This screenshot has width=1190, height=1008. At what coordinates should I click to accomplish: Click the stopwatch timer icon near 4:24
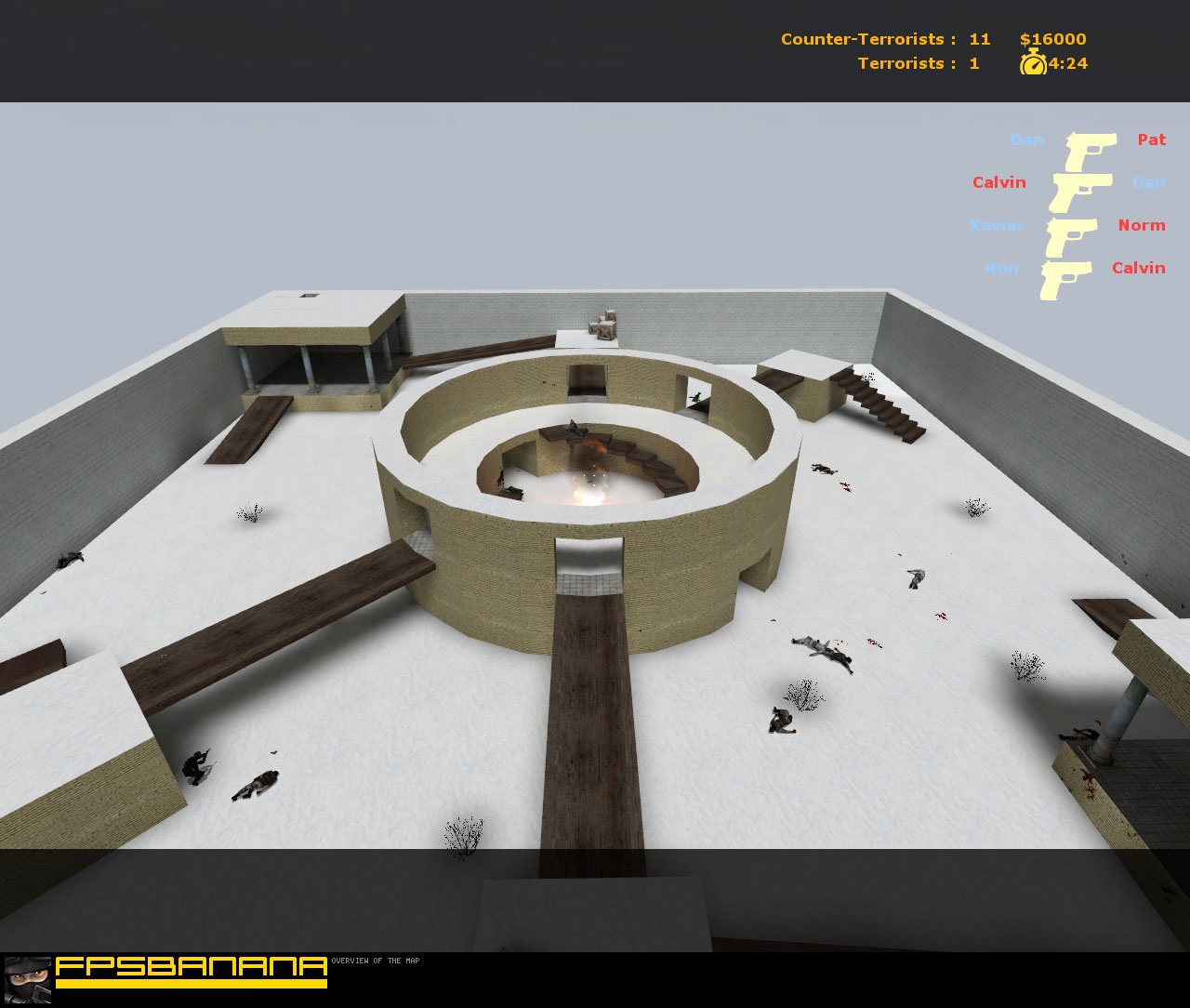[x=1032, y=64]
